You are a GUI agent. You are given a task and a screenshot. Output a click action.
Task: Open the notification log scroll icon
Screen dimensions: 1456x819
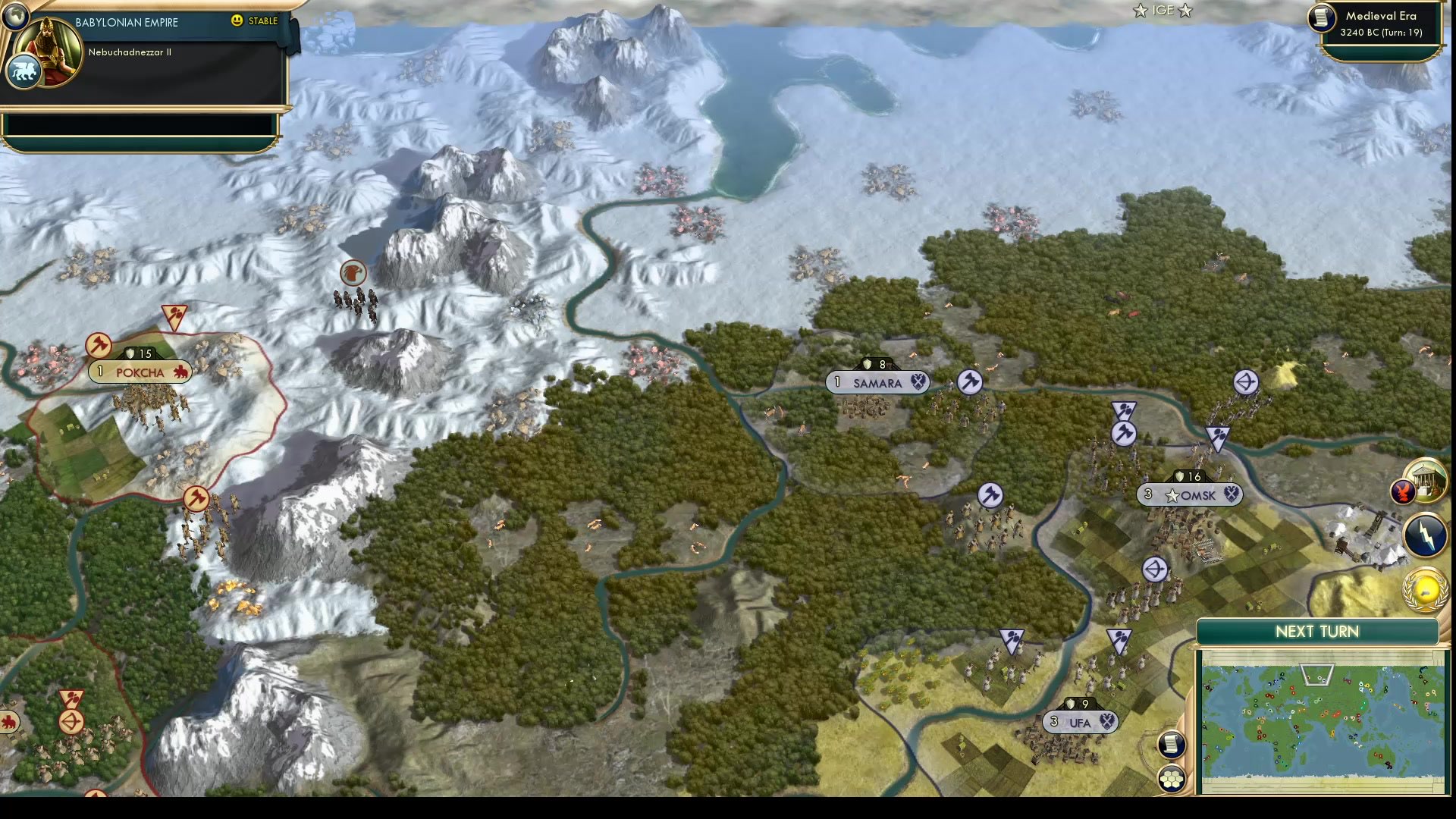click(x=1170, y=745)
